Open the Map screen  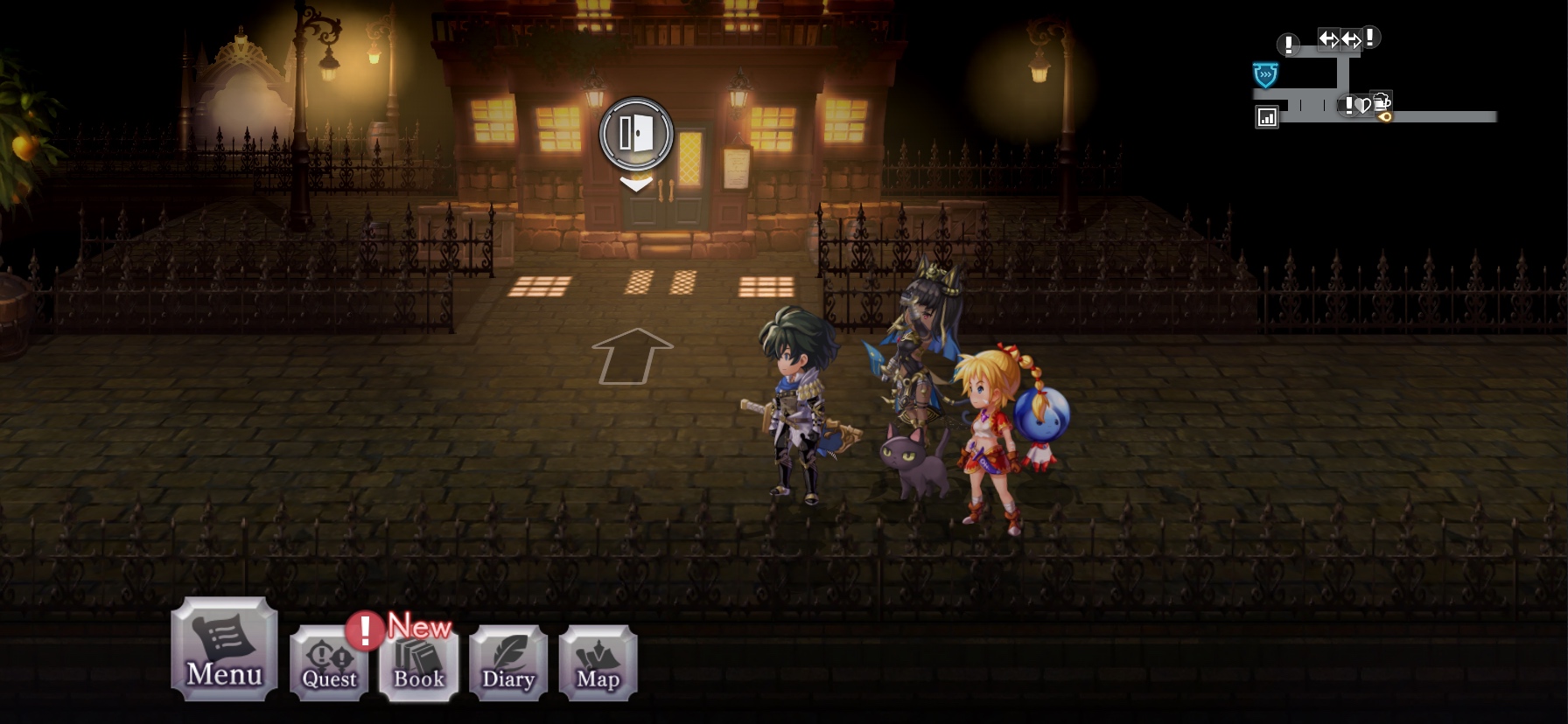coord(598,663)
